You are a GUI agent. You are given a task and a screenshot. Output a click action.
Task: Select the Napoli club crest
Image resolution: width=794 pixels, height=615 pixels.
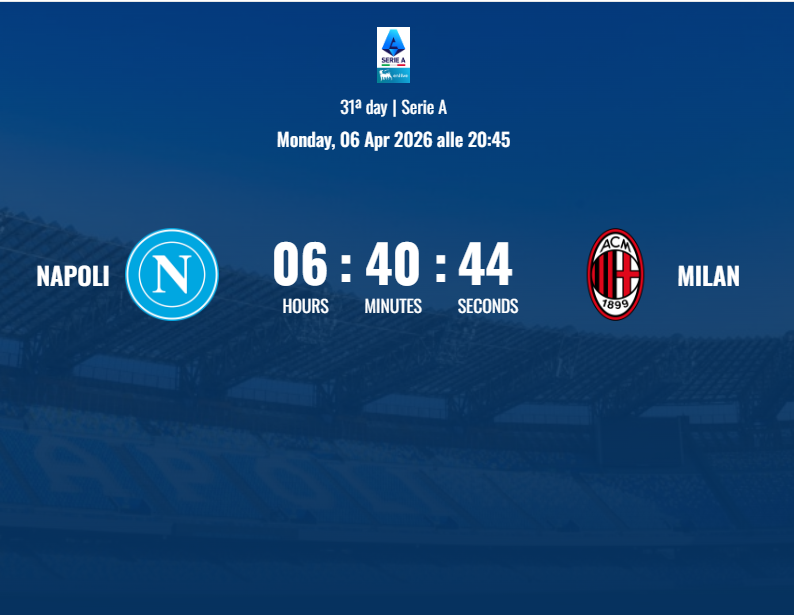pos(172,274)
